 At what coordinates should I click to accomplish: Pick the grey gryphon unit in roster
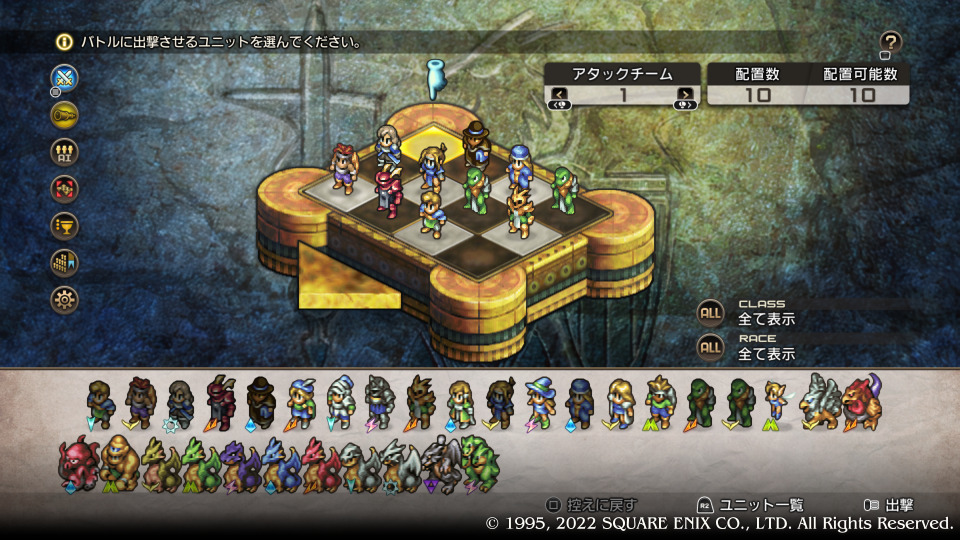pos(821,402)
